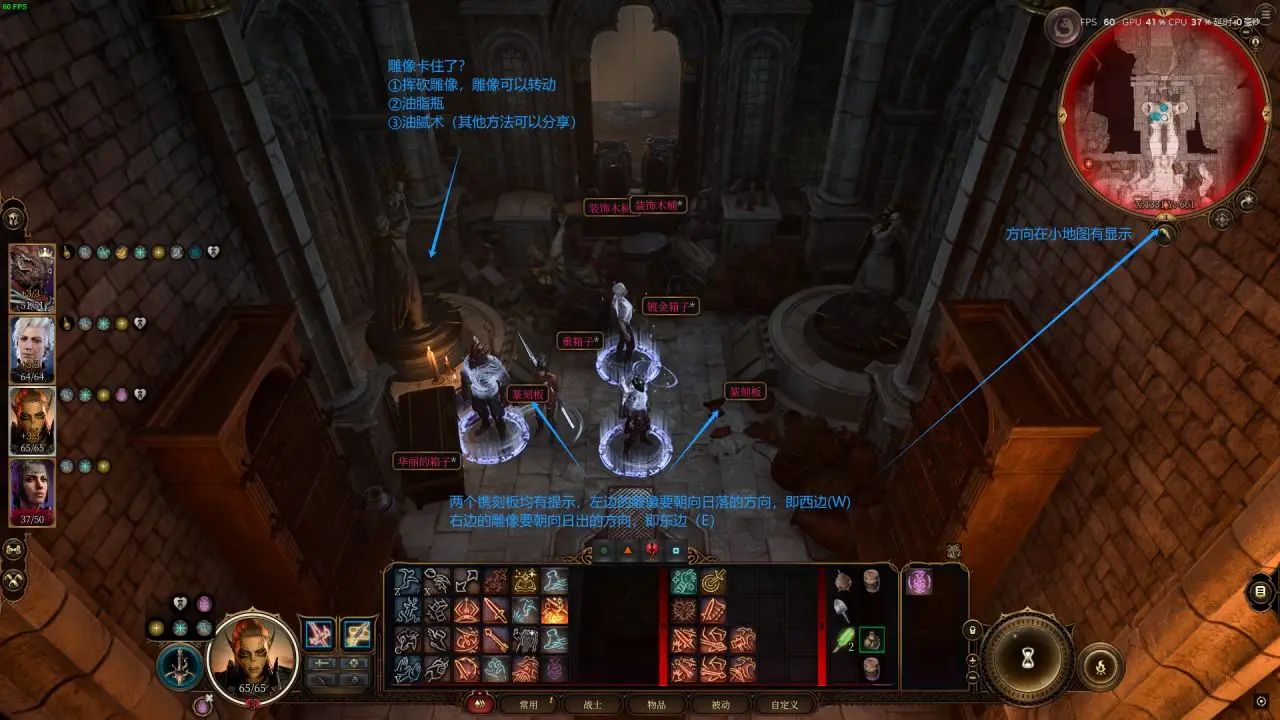1280x720 pixels.
Task: Switch to the 常用 hotbar tab
Action: (528, 705)
